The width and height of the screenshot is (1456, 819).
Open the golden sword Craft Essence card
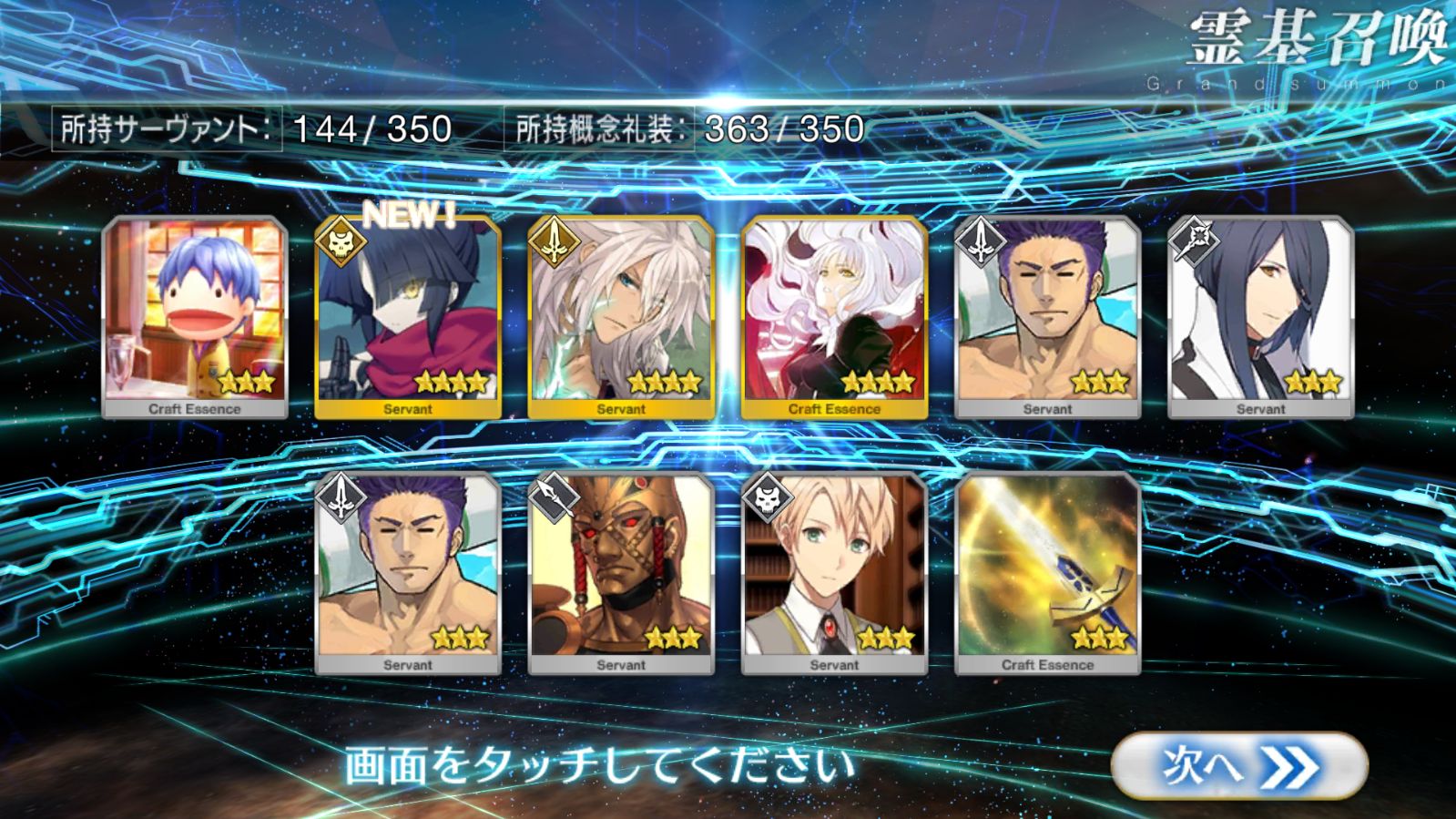pos(1047,573)
